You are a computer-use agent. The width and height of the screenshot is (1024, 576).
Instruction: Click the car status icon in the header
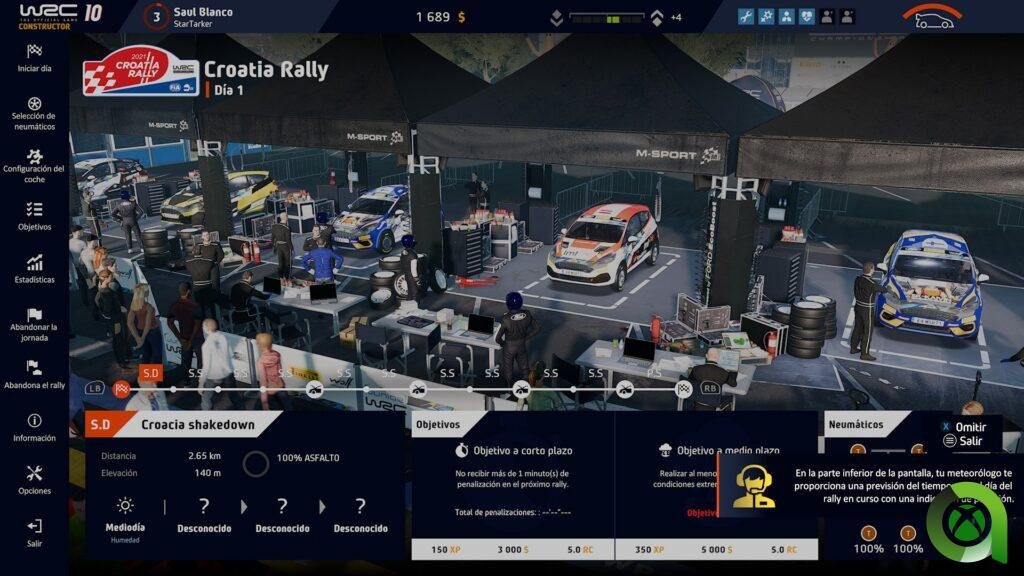click(931, 17)
